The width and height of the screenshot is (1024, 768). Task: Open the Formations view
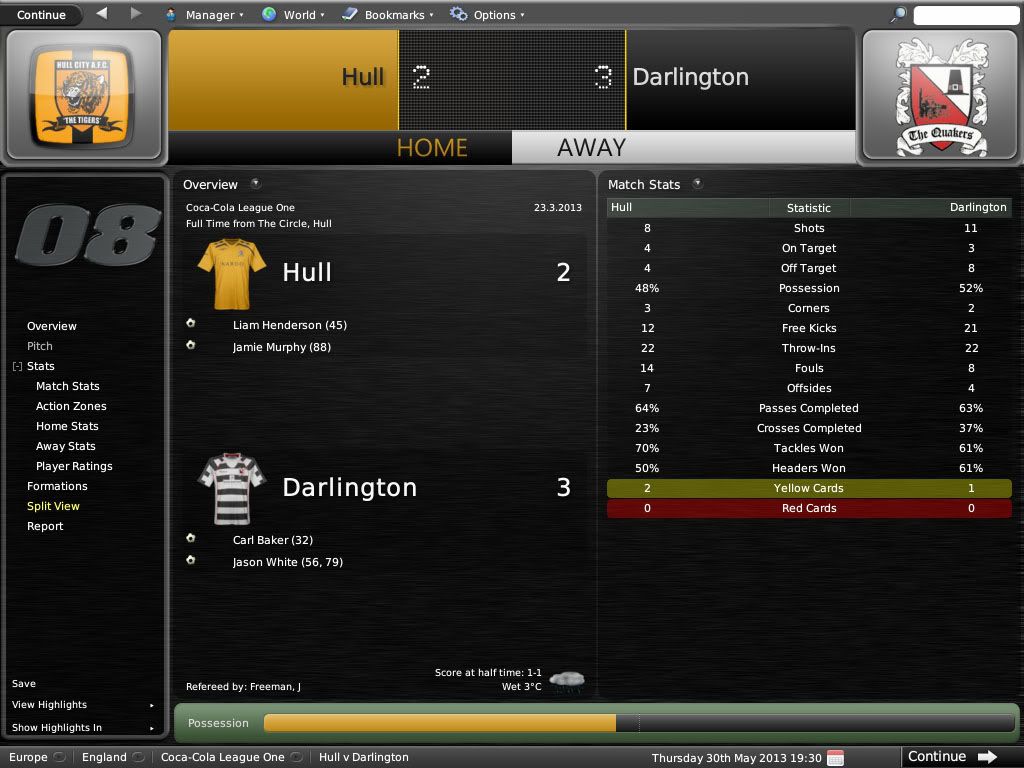pos(57,486)
